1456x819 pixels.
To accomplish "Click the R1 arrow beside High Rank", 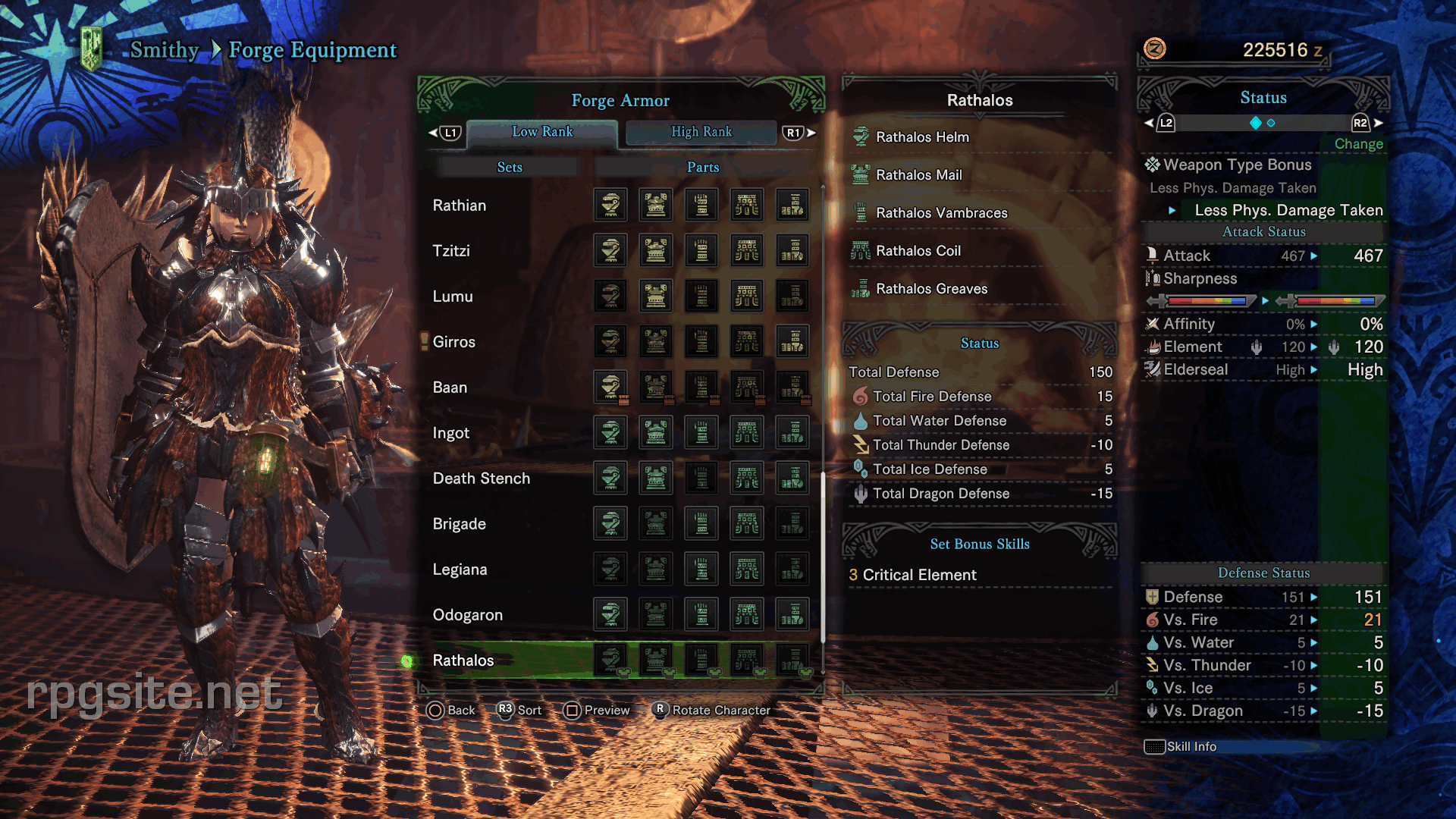I will pyautogui.click(x=795, y=132).
